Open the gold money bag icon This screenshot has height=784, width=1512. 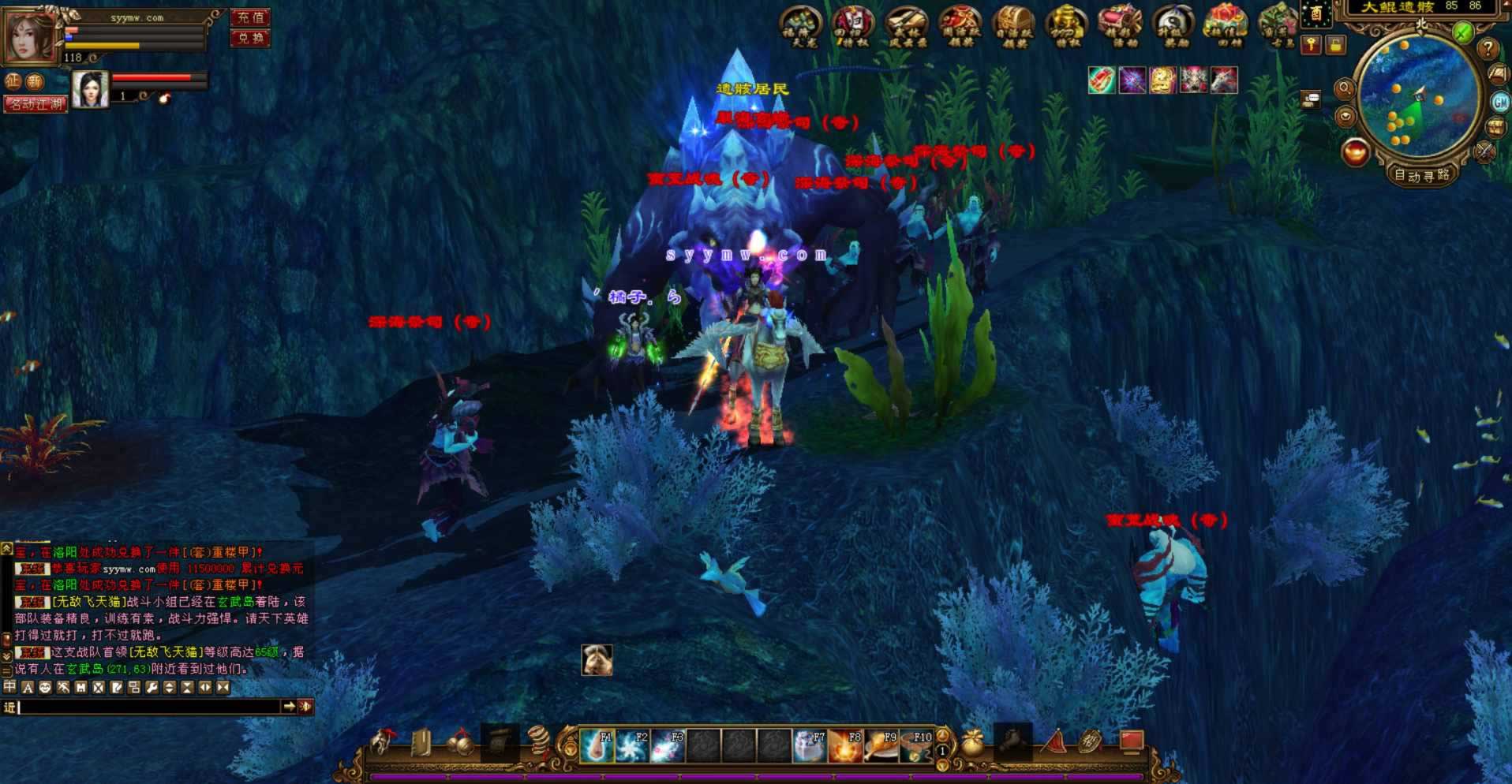(x=973, y=744)
